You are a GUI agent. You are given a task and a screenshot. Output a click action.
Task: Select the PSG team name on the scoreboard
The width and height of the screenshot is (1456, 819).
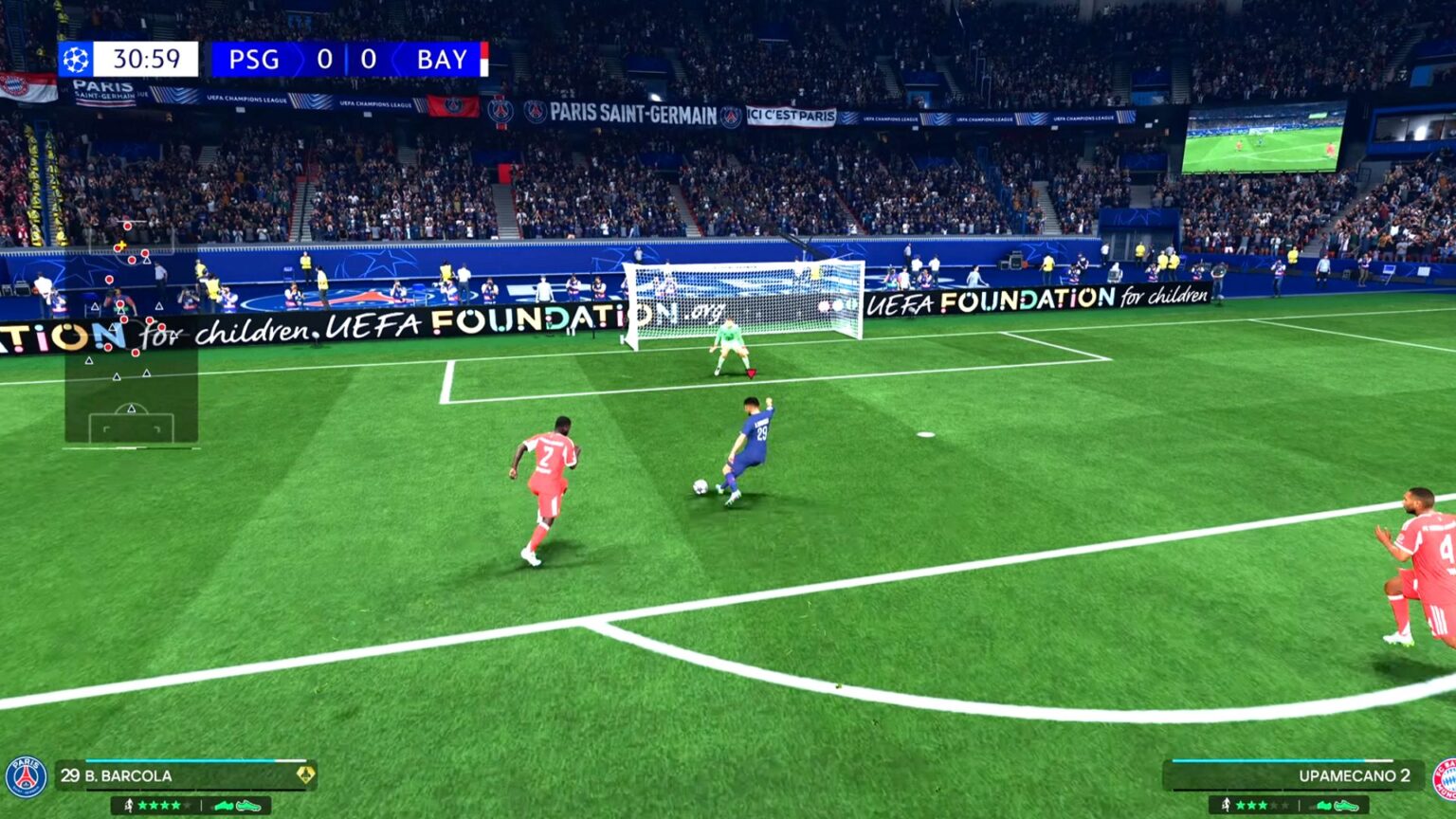(254, 58)
